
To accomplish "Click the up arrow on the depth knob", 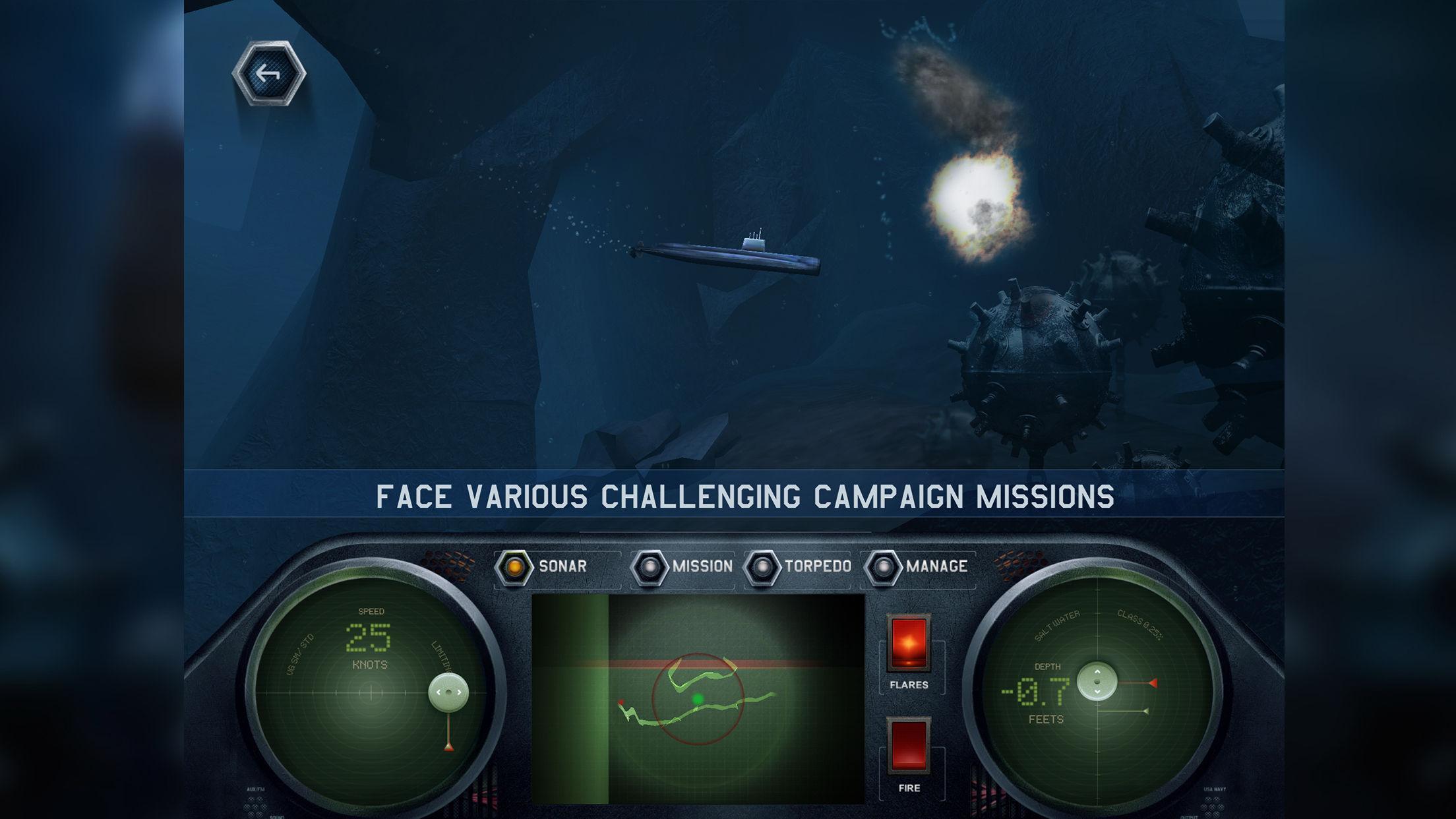I will 1097,672.
